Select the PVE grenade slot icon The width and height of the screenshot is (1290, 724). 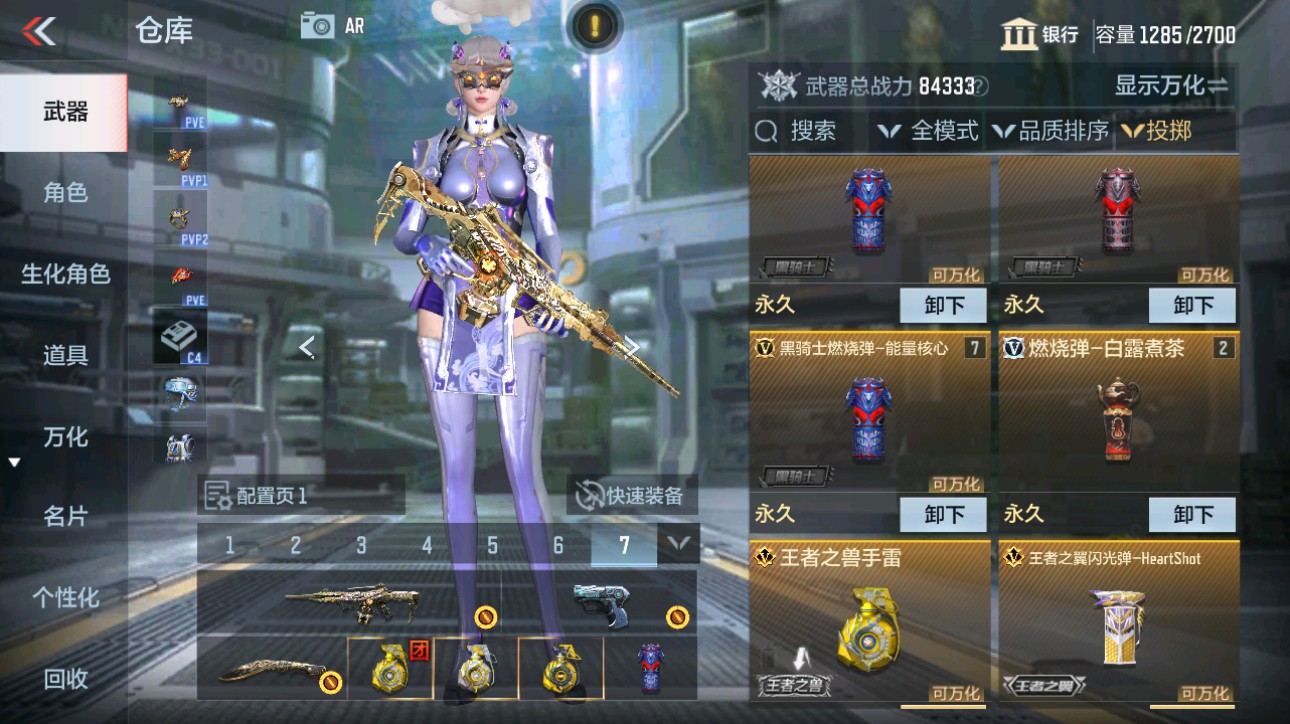coord(178,277)
